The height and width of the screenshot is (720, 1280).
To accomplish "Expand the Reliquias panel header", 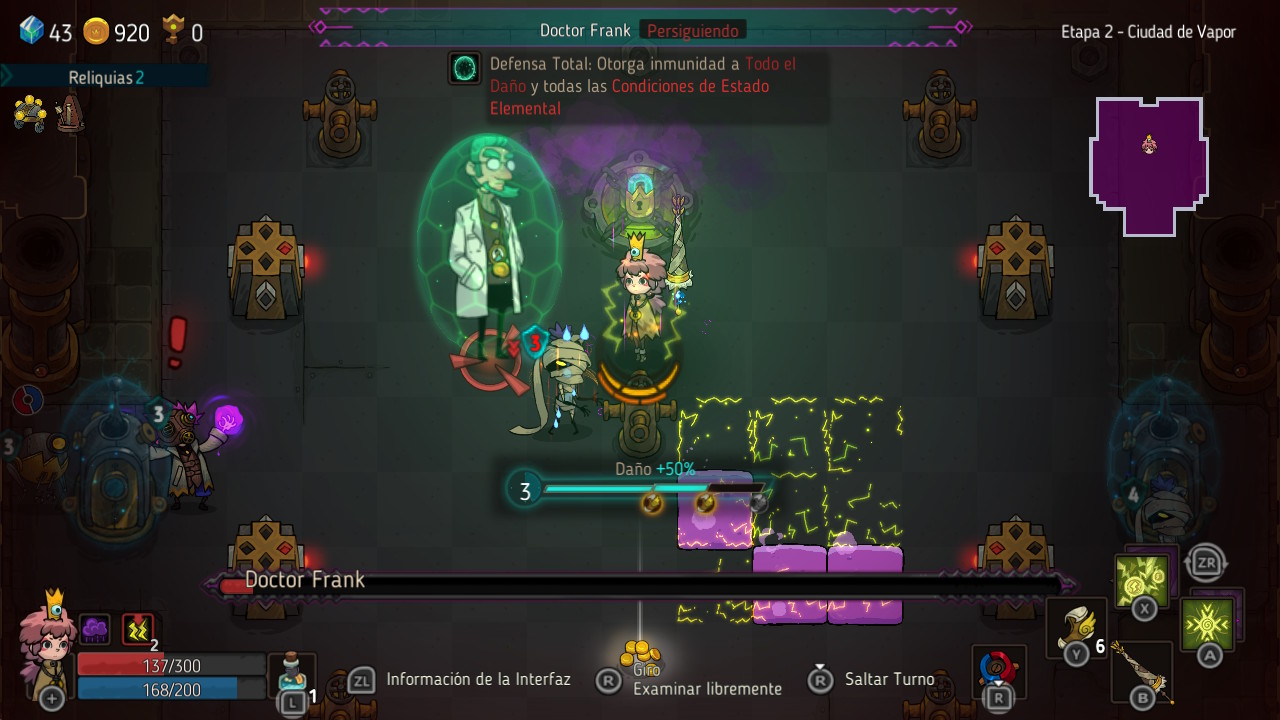I will click(x=105, y=77).
